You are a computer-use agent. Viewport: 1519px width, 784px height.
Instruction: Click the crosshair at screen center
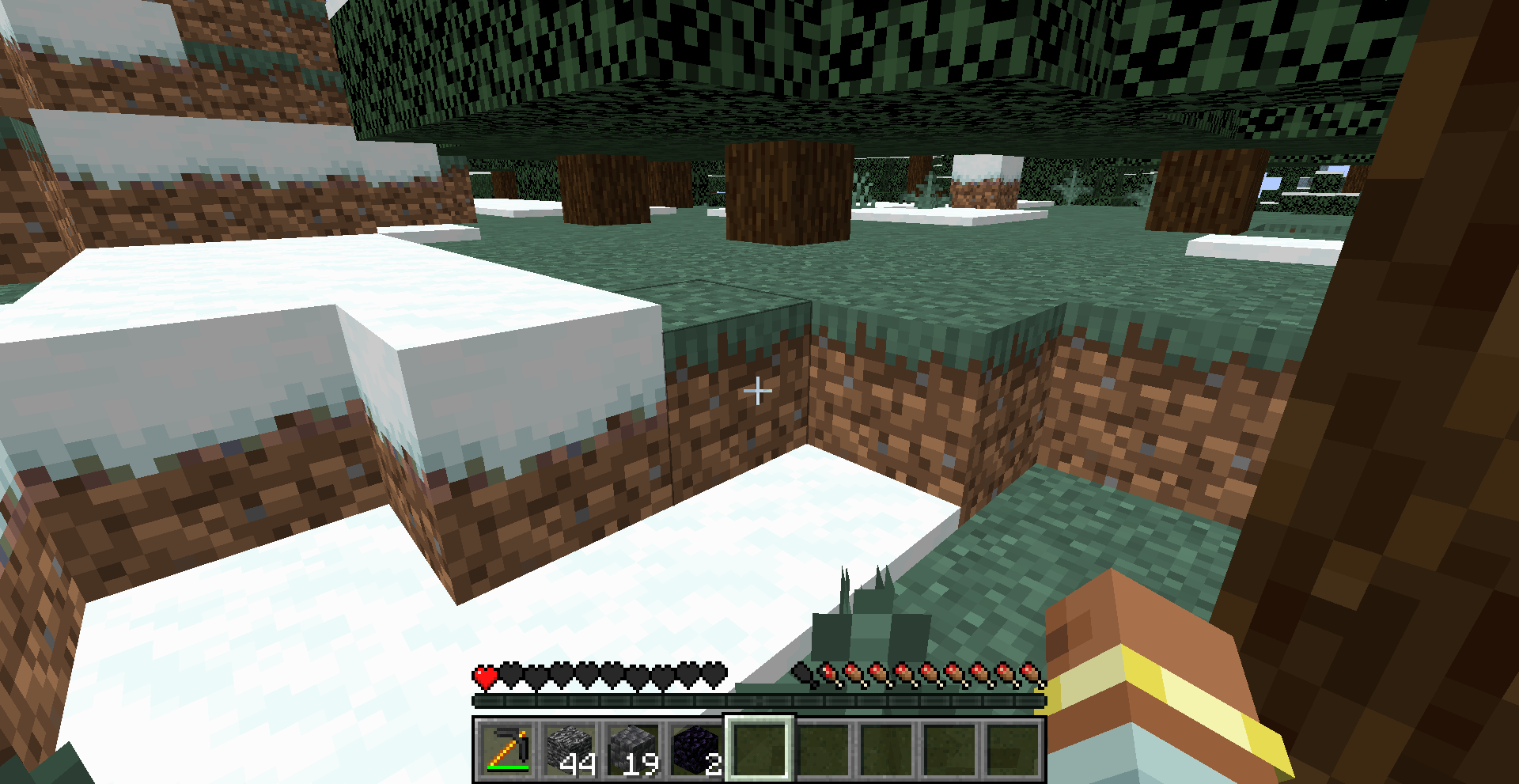pos(757,390)
